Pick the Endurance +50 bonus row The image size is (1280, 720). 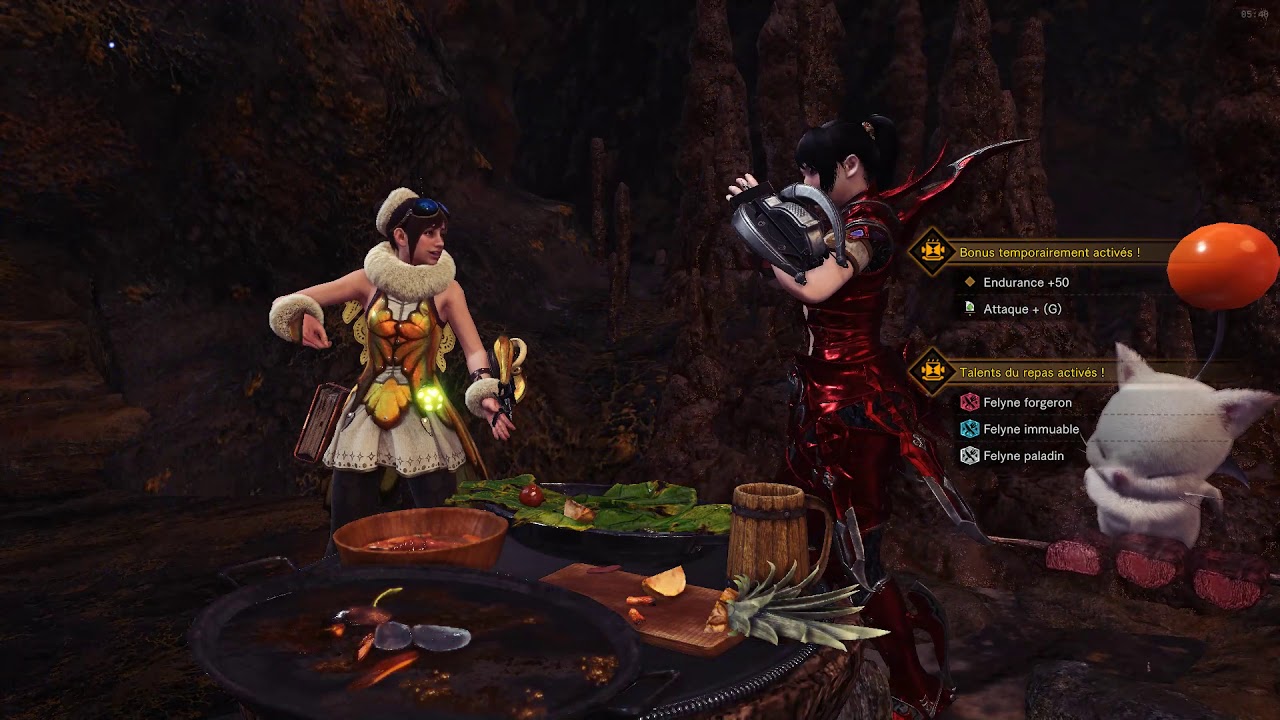1025,283
